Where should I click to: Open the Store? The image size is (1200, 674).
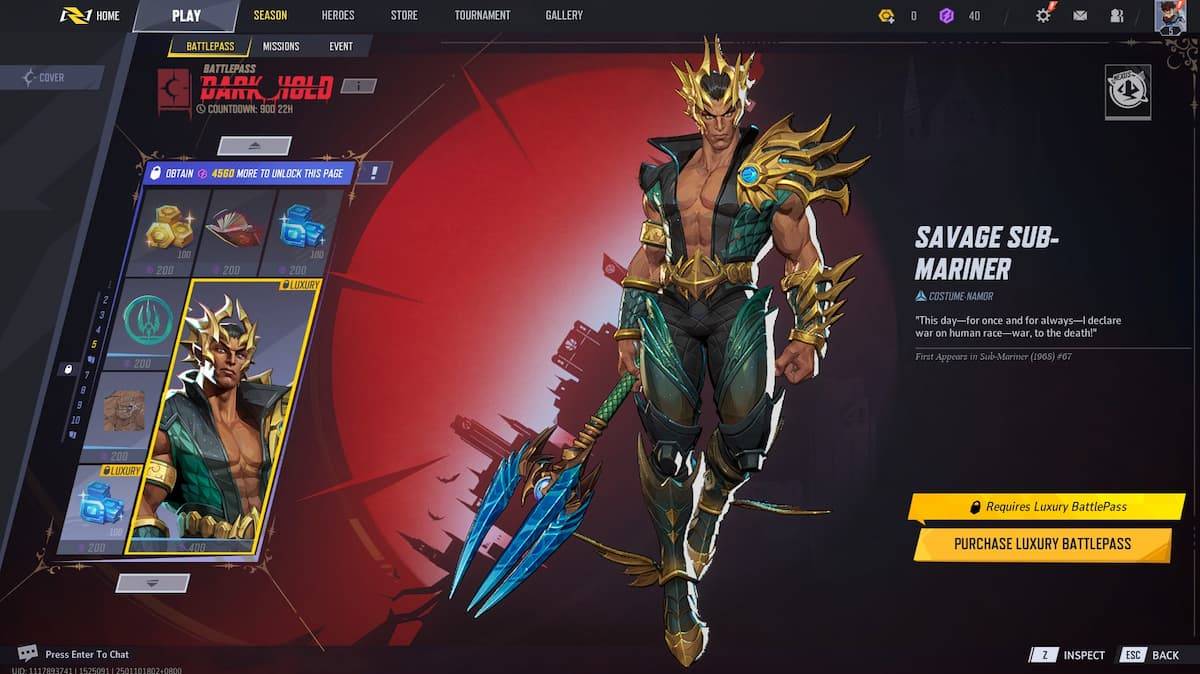click(404, 15)
